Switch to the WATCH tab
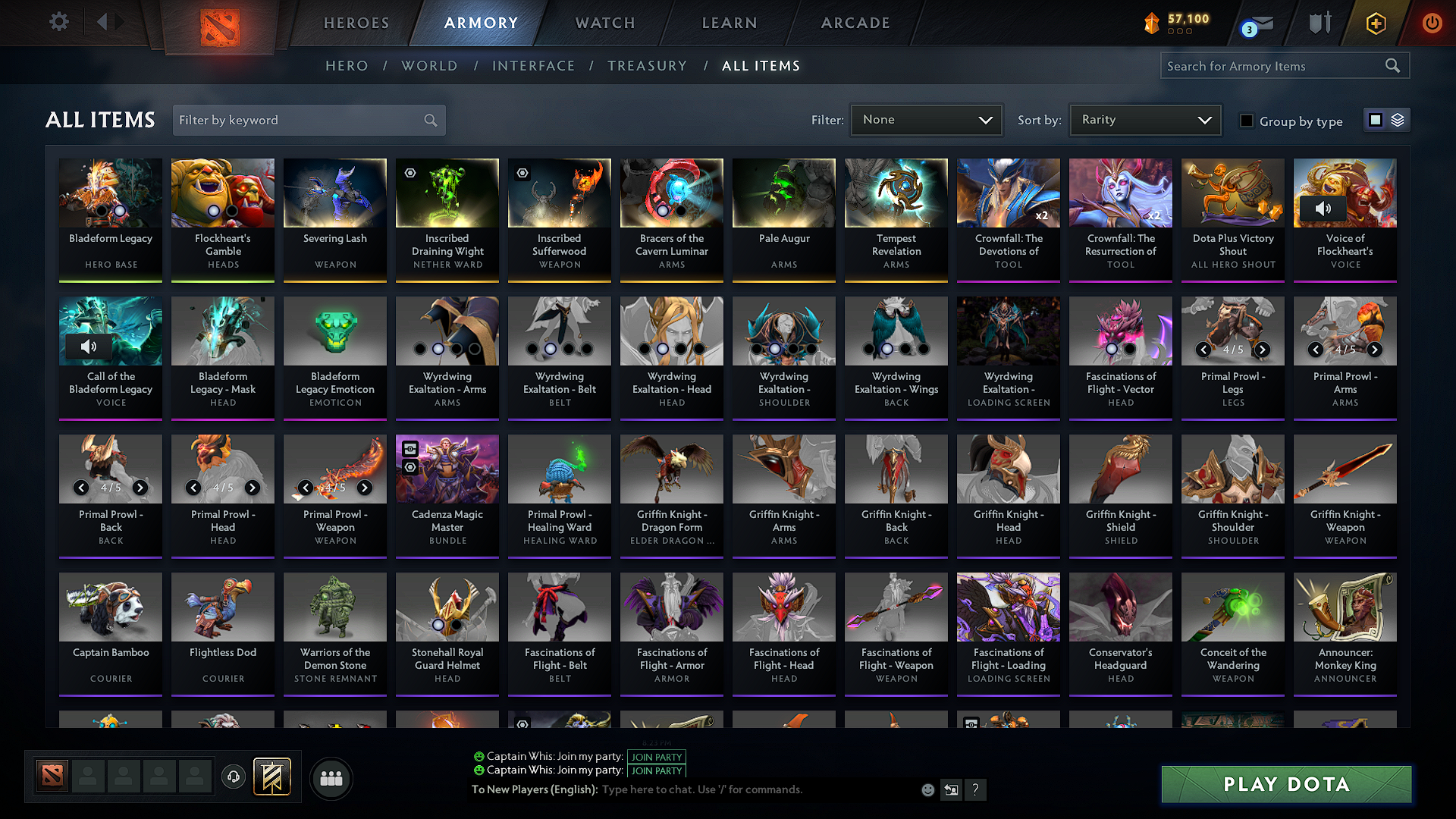Screen dimensions: 1456x819 pyautogui.click(x=603, y=23)
